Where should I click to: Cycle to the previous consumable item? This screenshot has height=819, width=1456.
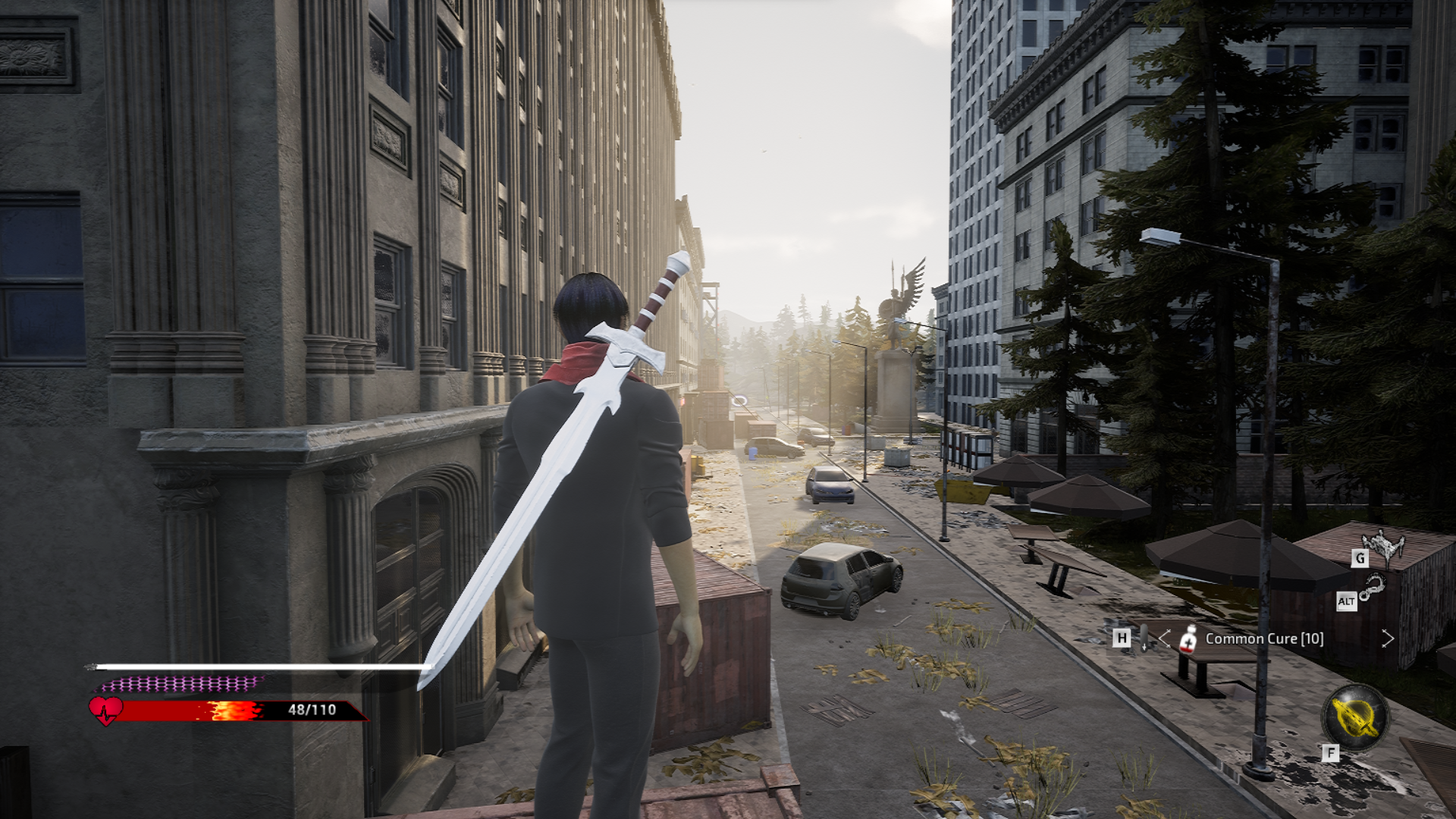tap(1165, 639)
